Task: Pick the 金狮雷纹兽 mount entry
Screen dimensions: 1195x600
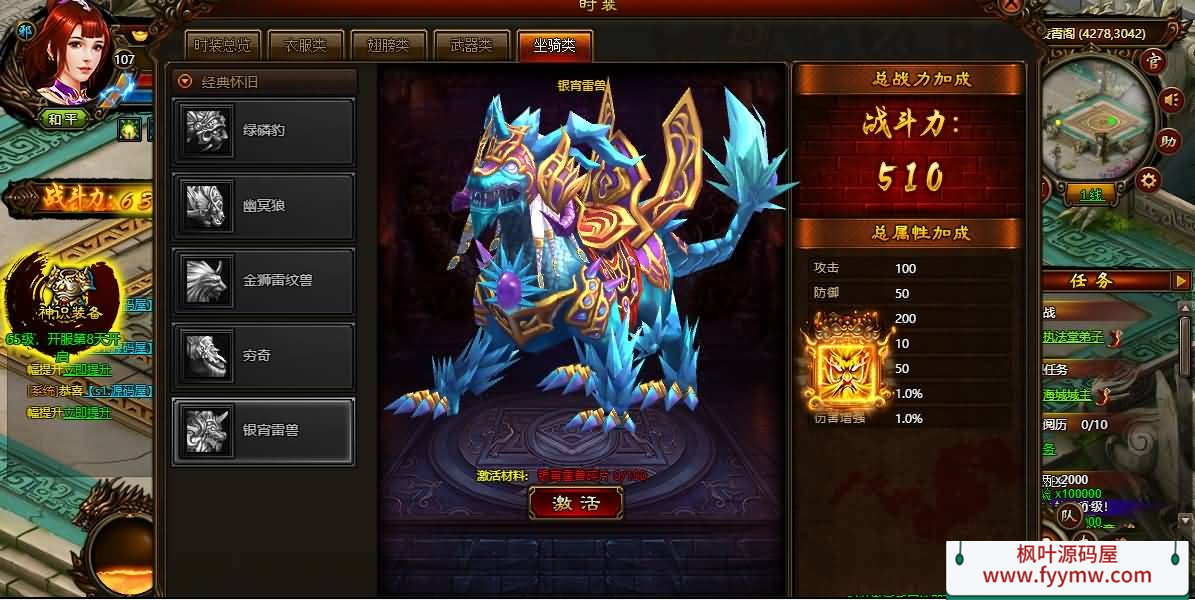Action: 264,281
